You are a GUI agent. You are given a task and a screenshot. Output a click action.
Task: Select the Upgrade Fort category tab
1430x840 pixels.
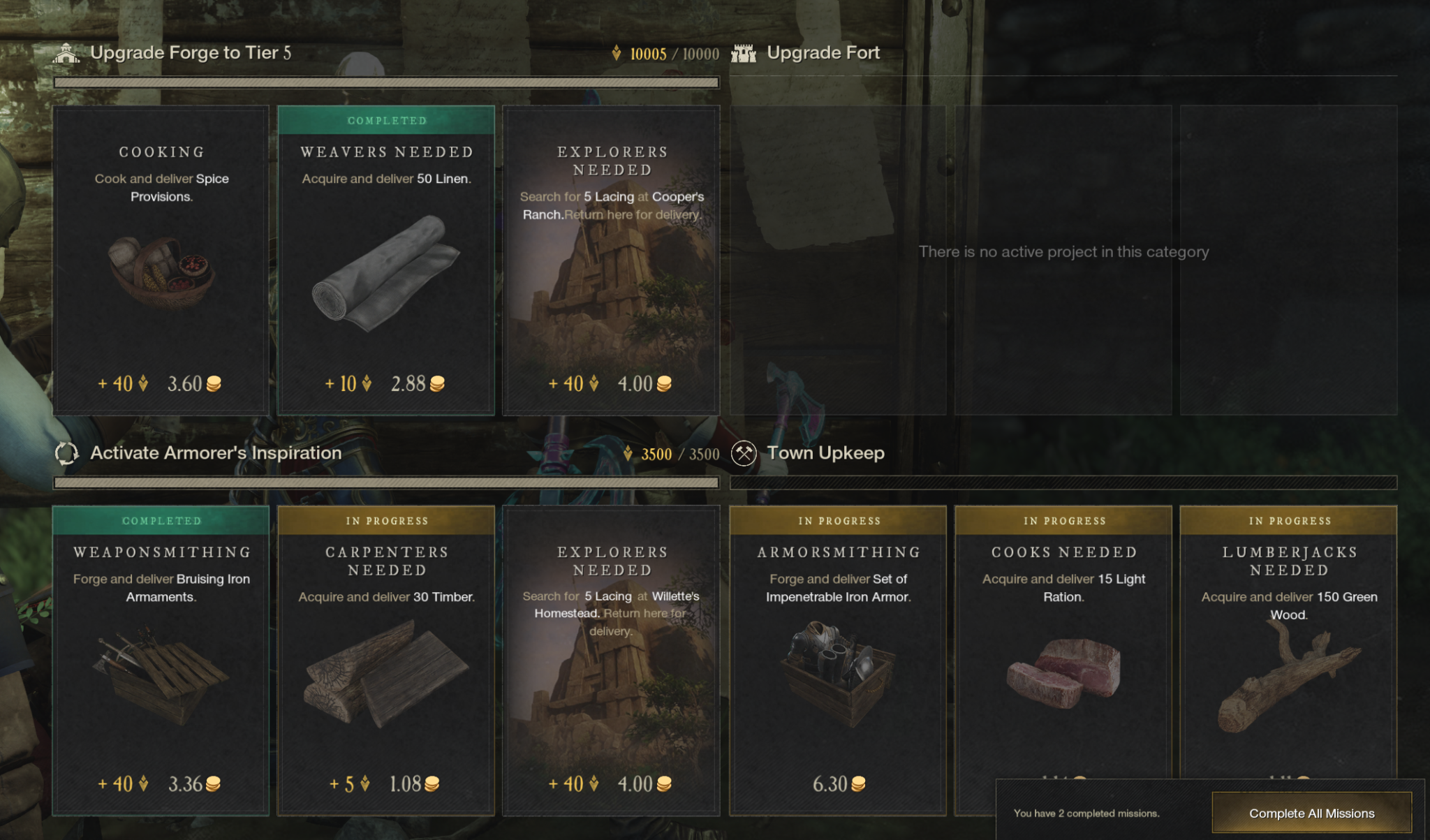coord(824,52)
